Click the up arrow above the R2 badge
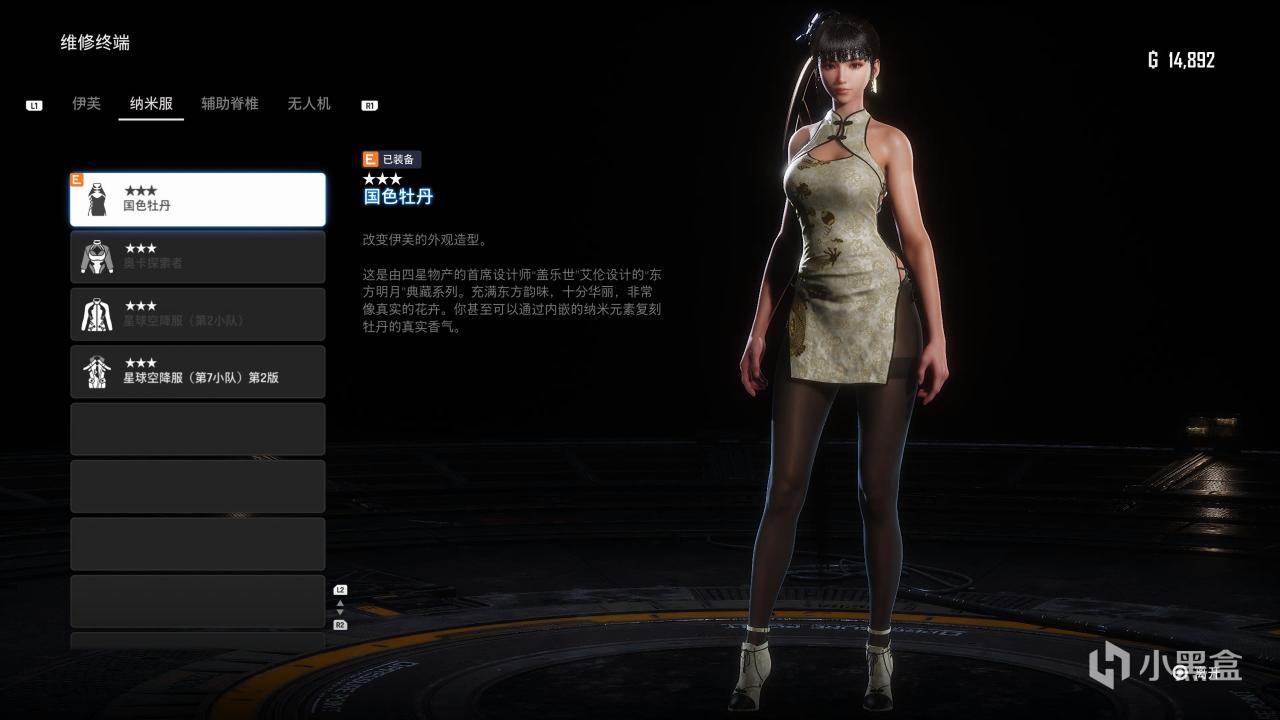 coord(340,603)
